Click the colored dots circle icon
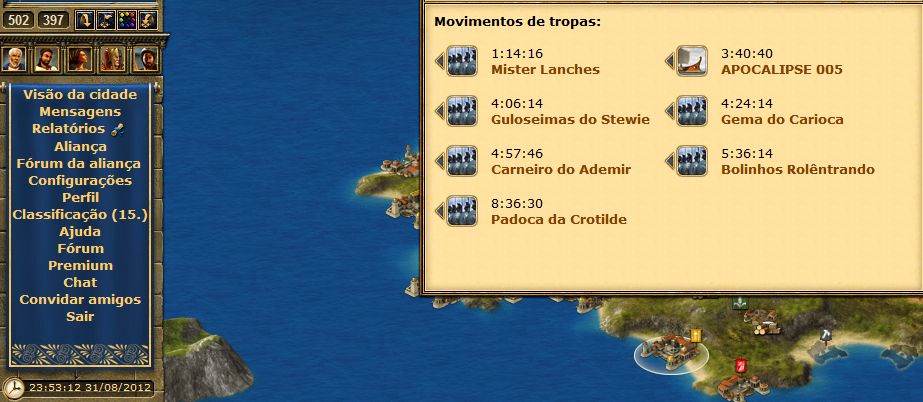Screen dimensions: 923x402 127,19
